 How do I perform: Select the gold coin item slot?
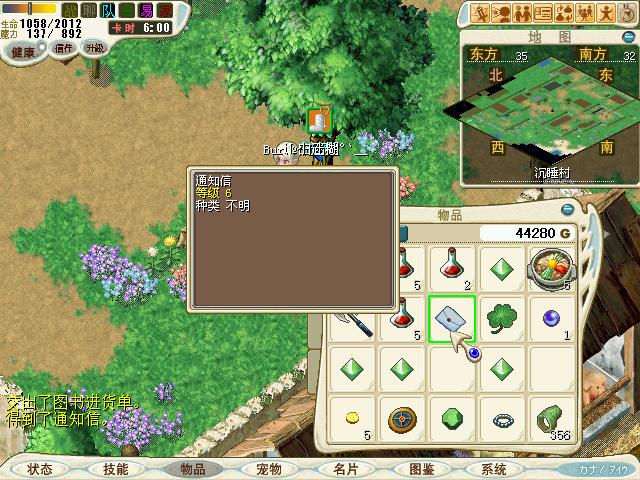click(352, 418)
